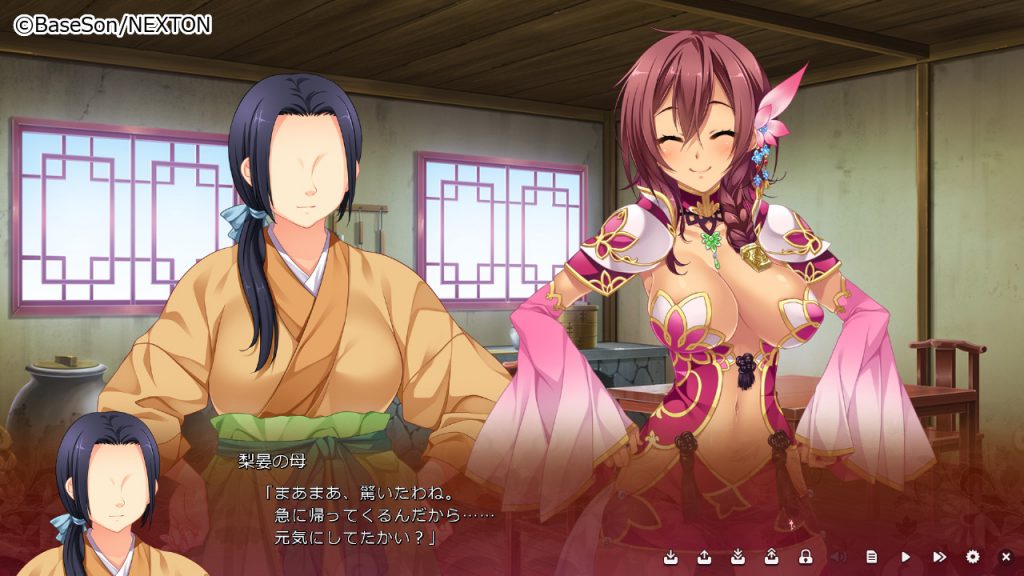
Task: Open the save game menu icon
Action: tap(670, 556)
